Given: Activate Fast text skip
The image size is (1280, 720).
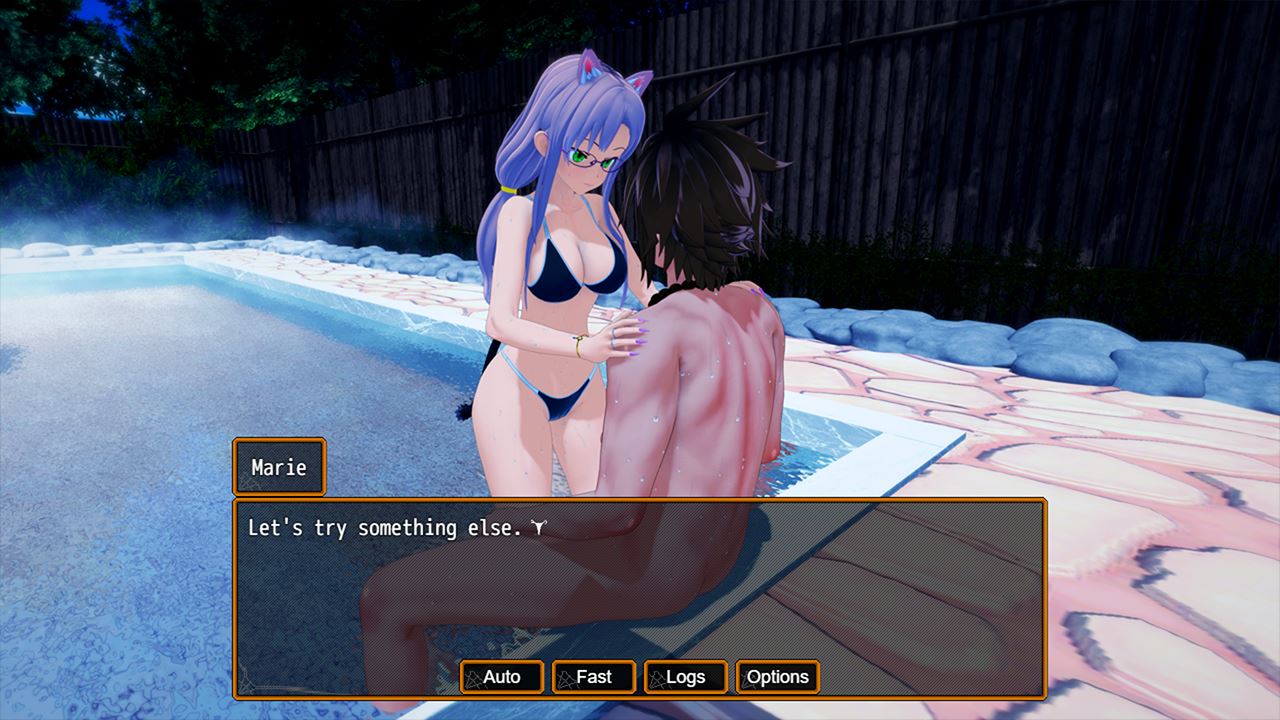Looking at the screenshot, I should pyautogui.click(x=594, y=677).
